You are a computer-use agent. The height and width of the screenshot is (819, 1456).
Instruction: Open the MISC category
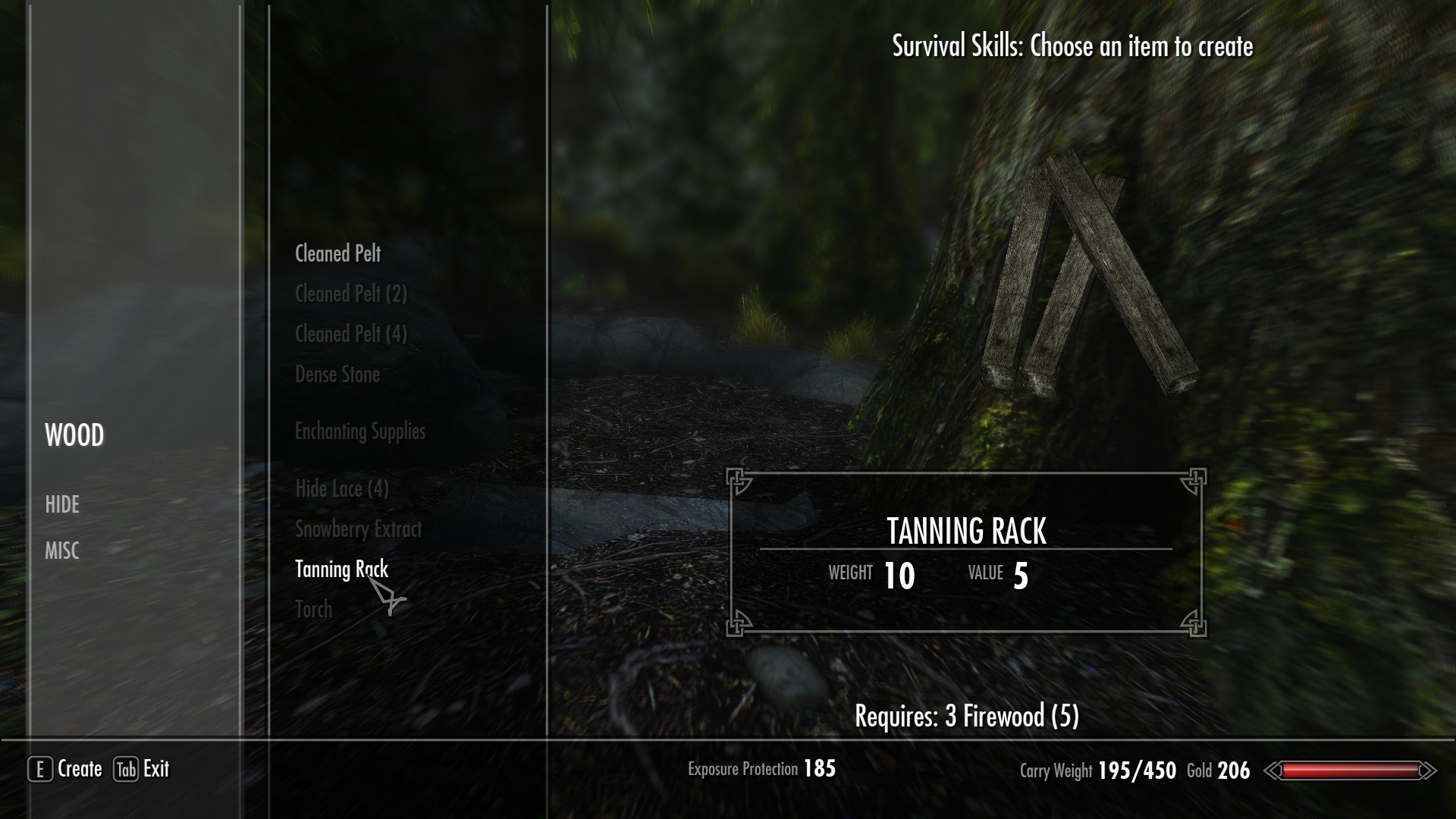point(62,551)
